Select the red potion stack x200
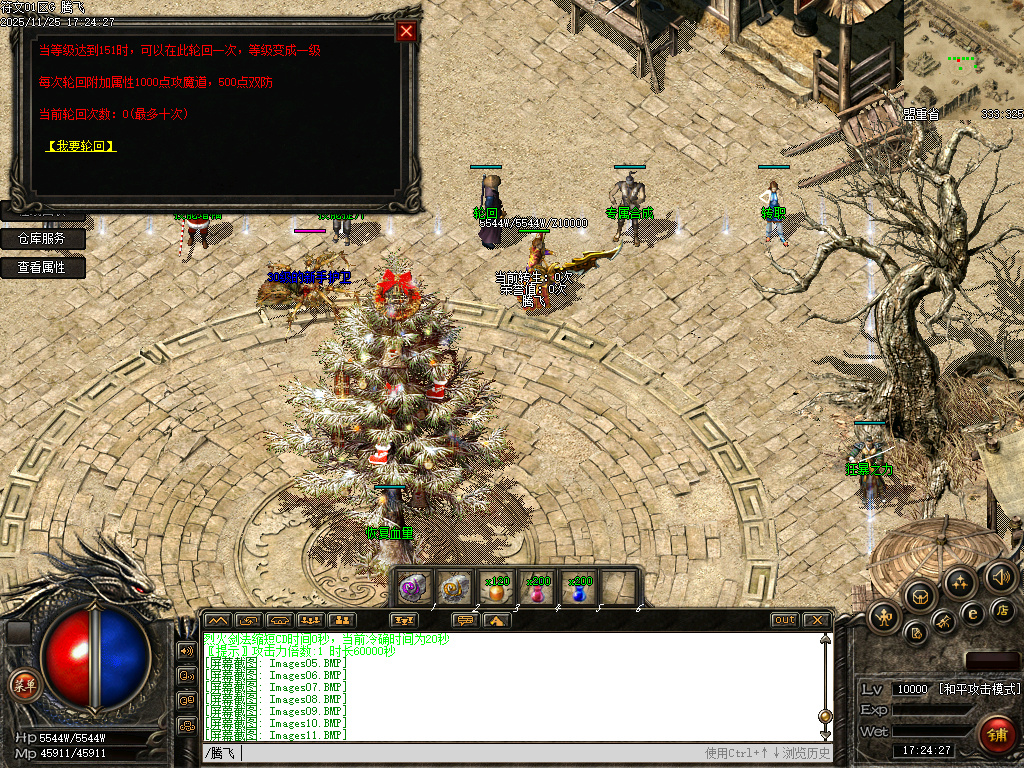 coord(539,588)
